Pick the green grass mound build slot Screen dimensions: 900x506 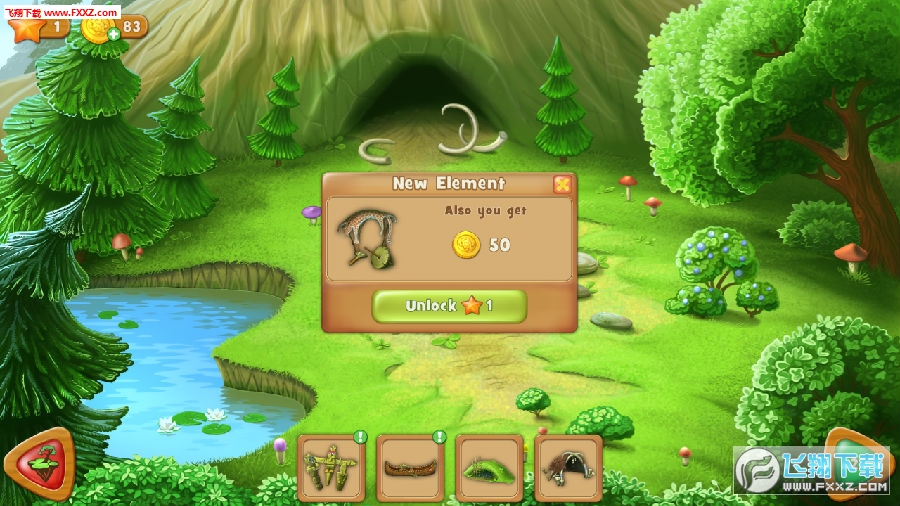pyautogui.click(x=489, y=467)
